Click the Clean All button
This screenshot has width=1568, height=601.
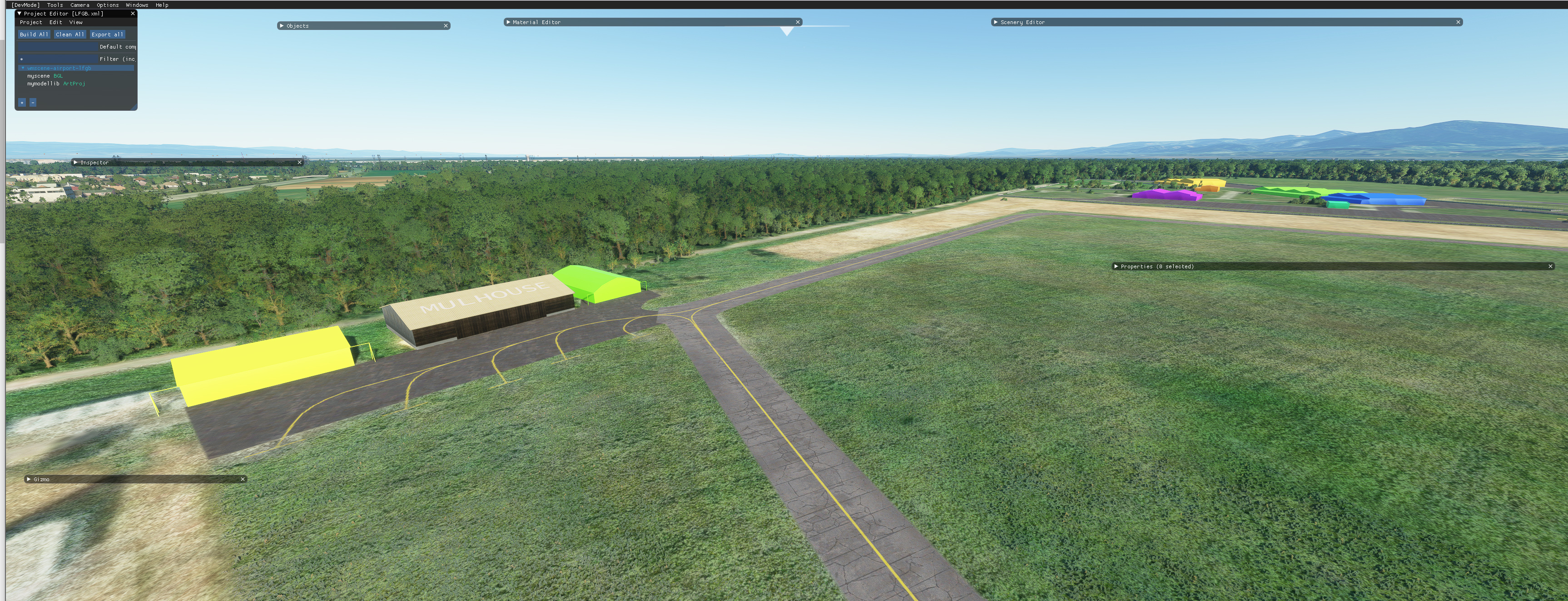point(70,34)
